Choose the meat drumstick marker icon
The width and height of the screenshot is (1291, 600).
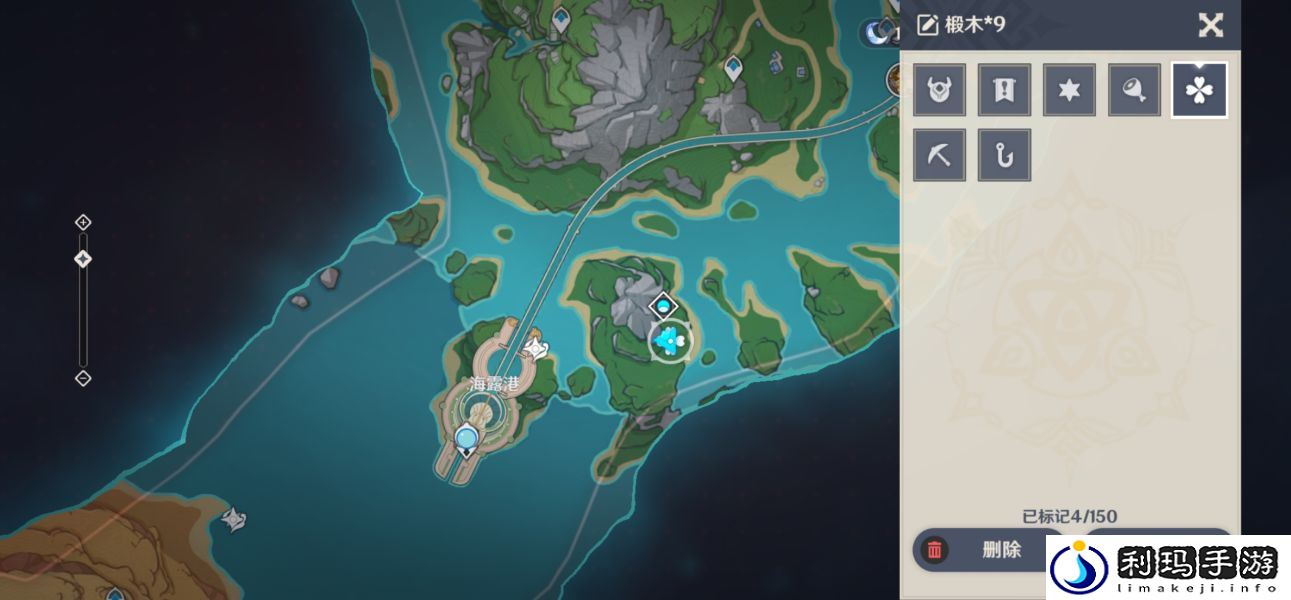coord(1134,90)
